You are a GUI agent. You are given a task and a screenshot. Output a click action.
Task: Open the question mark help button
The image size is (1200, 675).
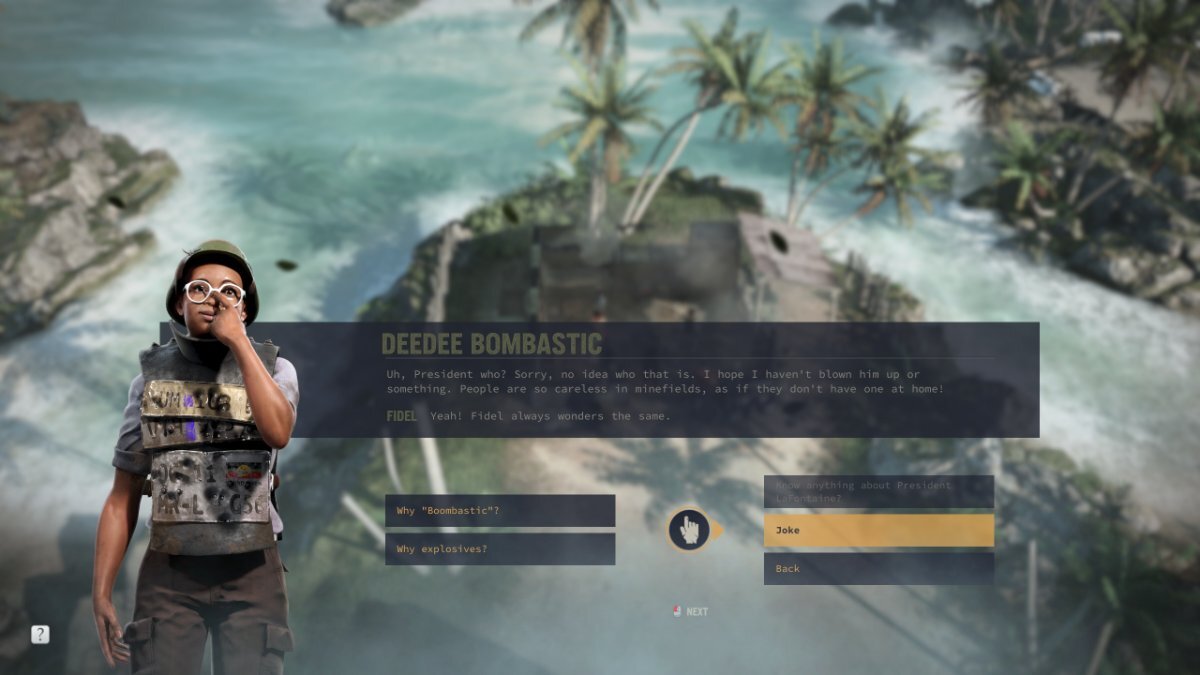40,634
